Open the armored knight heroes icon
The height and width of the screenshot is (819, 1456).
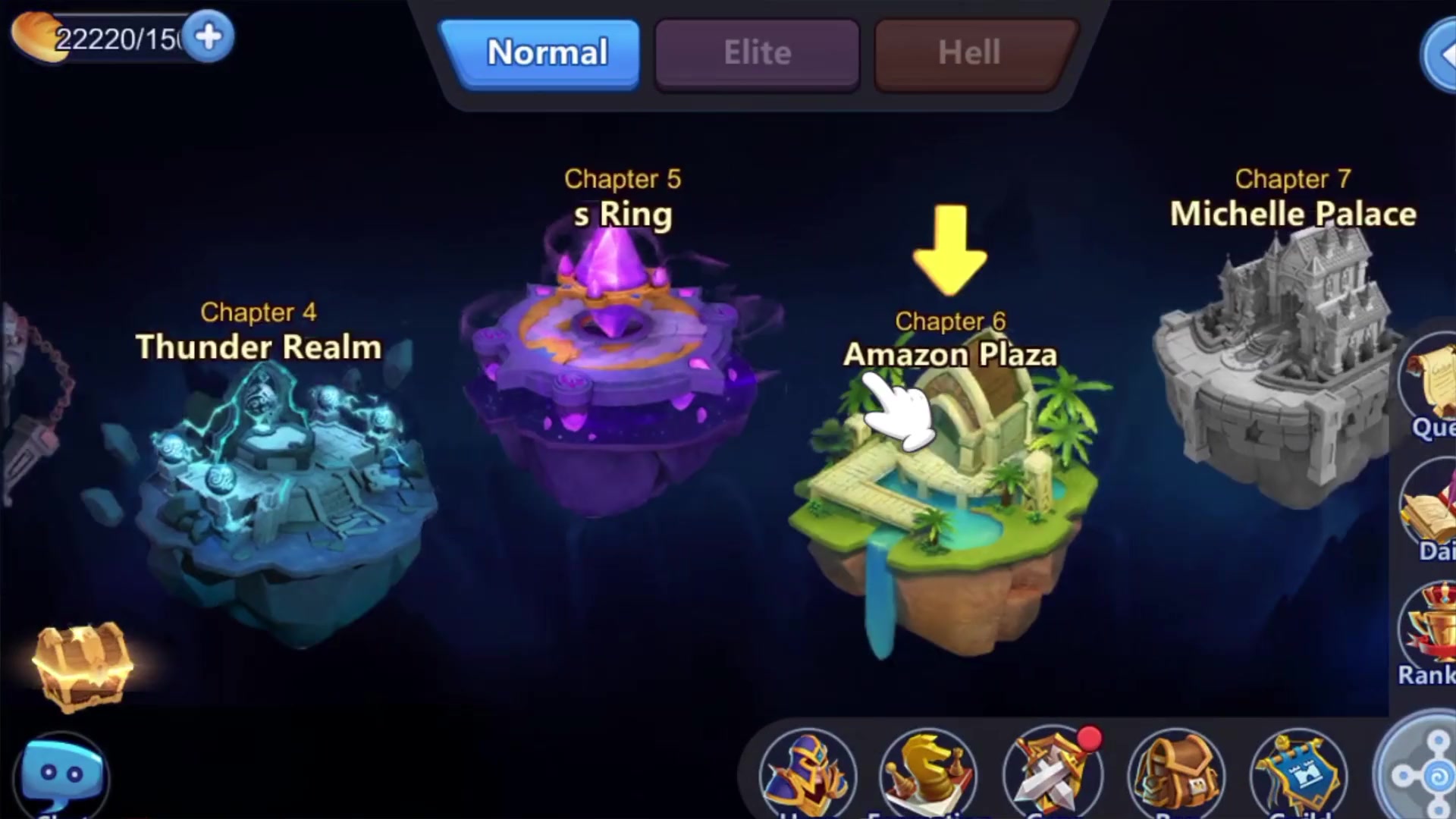(807, 775)
